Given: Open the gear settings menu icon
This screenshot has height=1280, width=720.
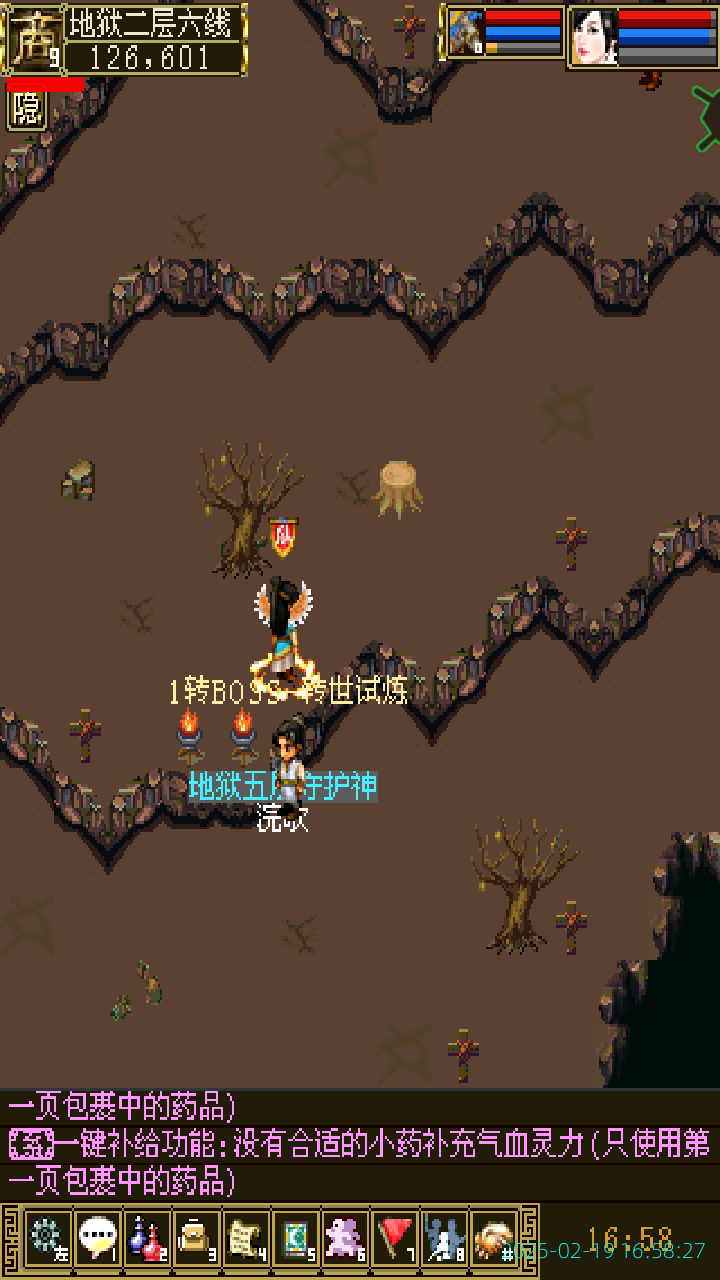Looking at the screenshot, I should pyautogui.click(x=47, y=1238).
